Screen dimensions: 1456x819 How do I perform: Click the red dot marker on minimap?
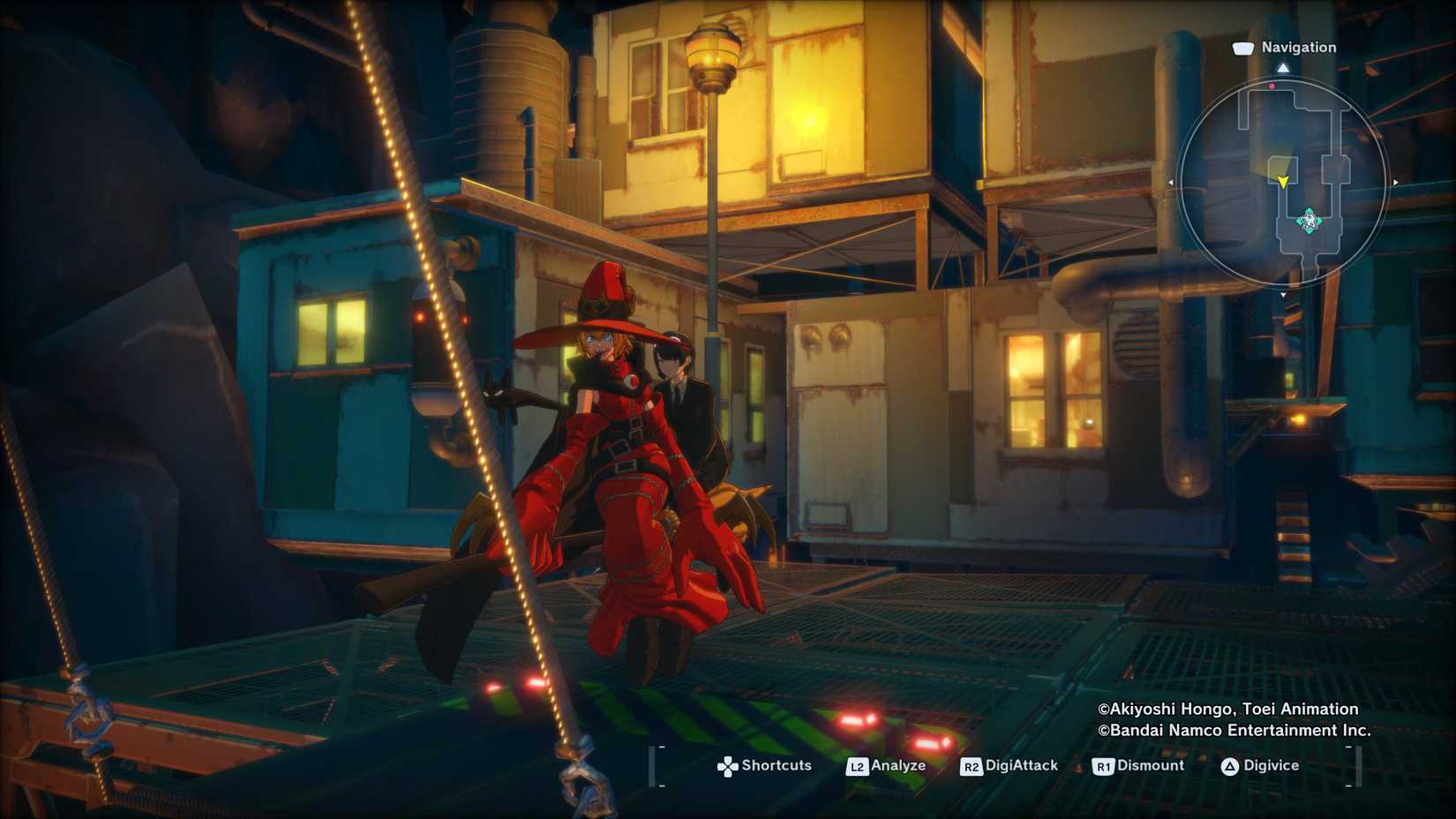click(x=1272, y=86)
